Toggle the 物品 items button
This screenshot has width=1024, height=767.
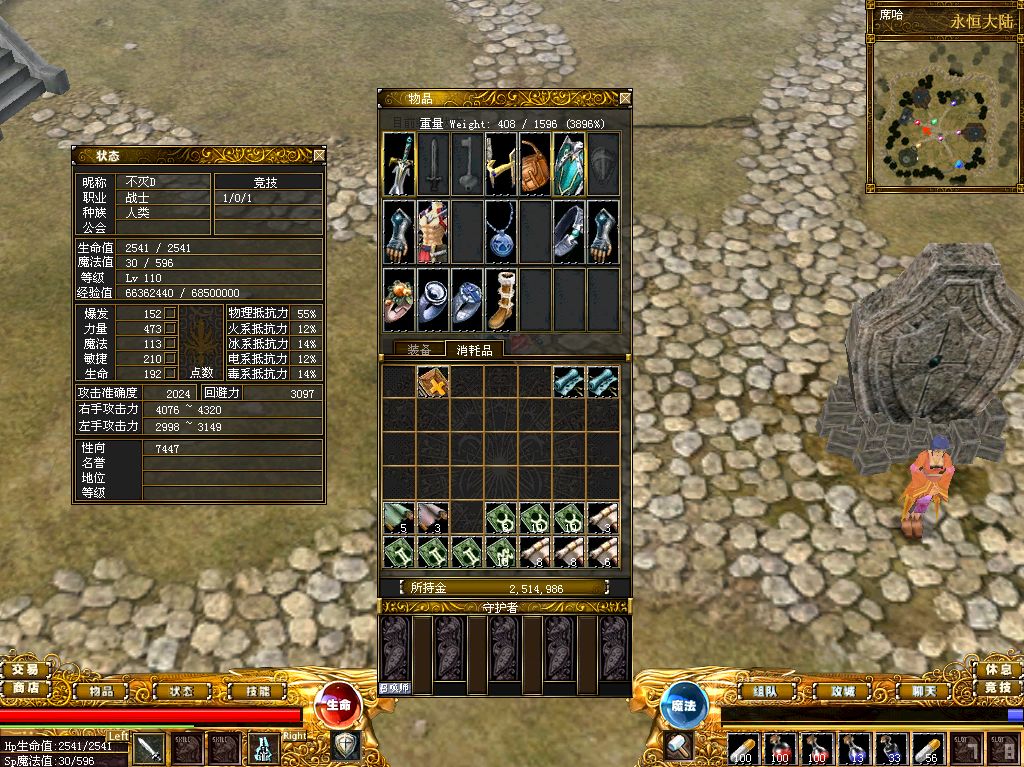tap(101, 690)
